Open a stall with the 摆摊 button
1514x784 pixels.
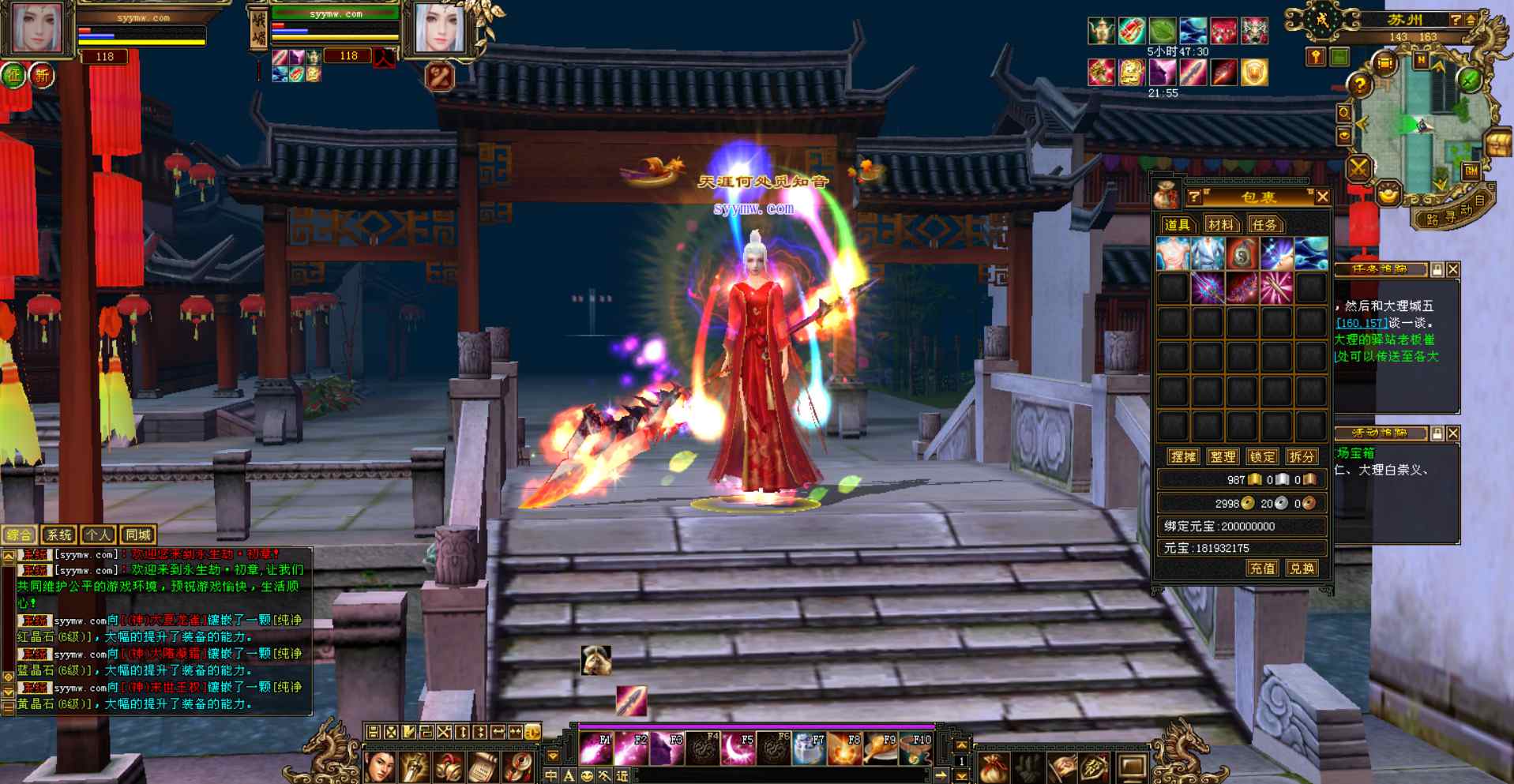1183,456
